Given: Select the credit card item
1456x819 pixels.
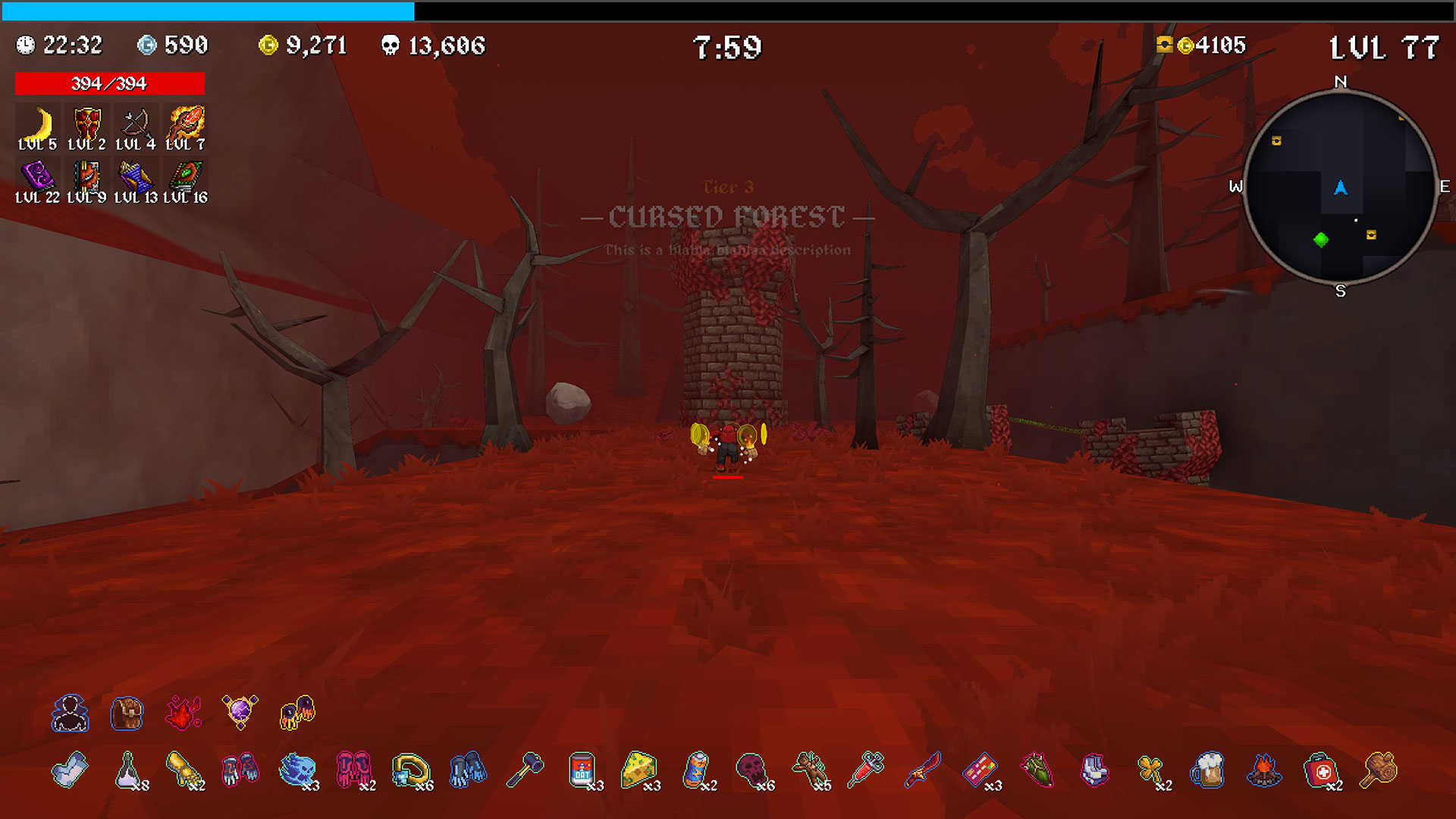Looking at the screenshot, I should point(980,770).
